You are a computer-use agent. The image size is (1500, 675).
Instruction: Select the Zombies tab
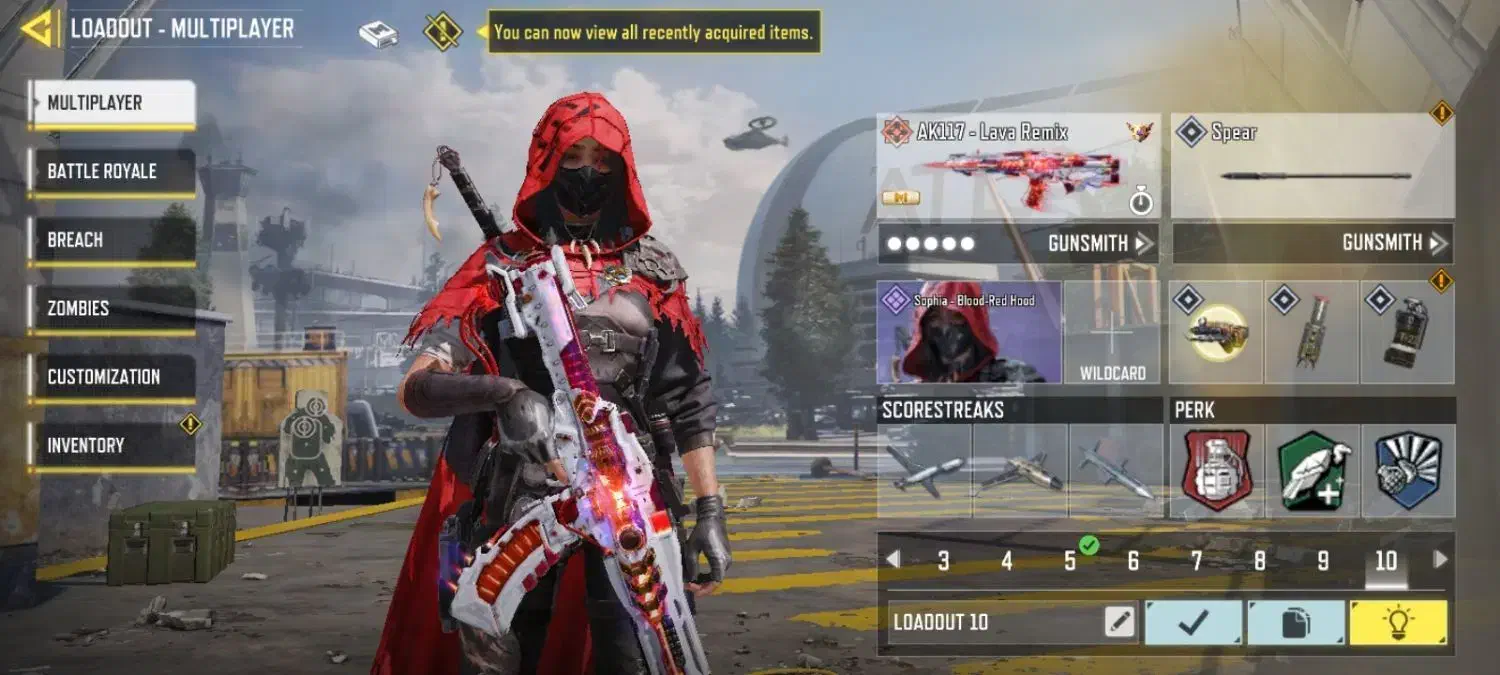112,309
